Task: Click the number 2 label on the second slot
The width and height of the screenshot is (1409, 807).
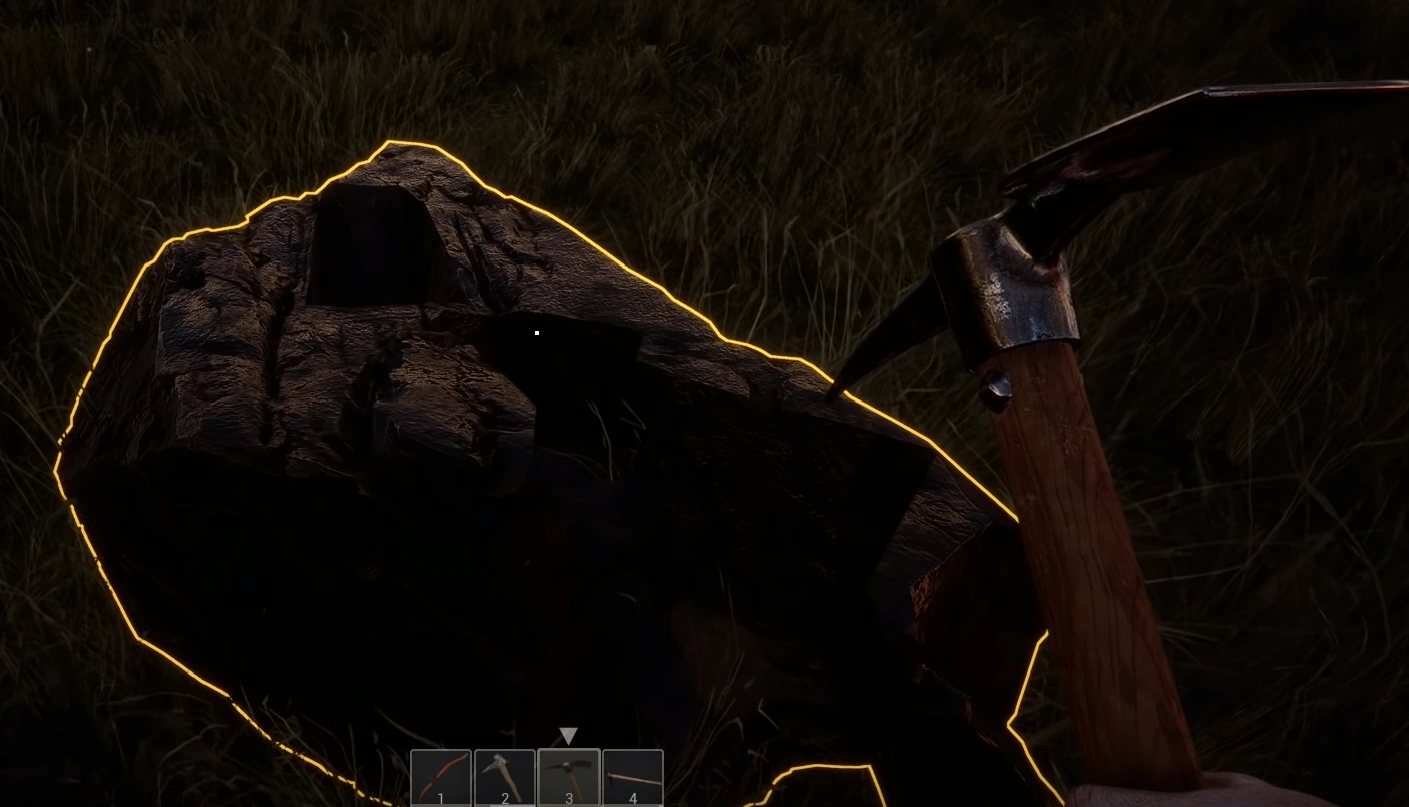Action: point(504,797)
